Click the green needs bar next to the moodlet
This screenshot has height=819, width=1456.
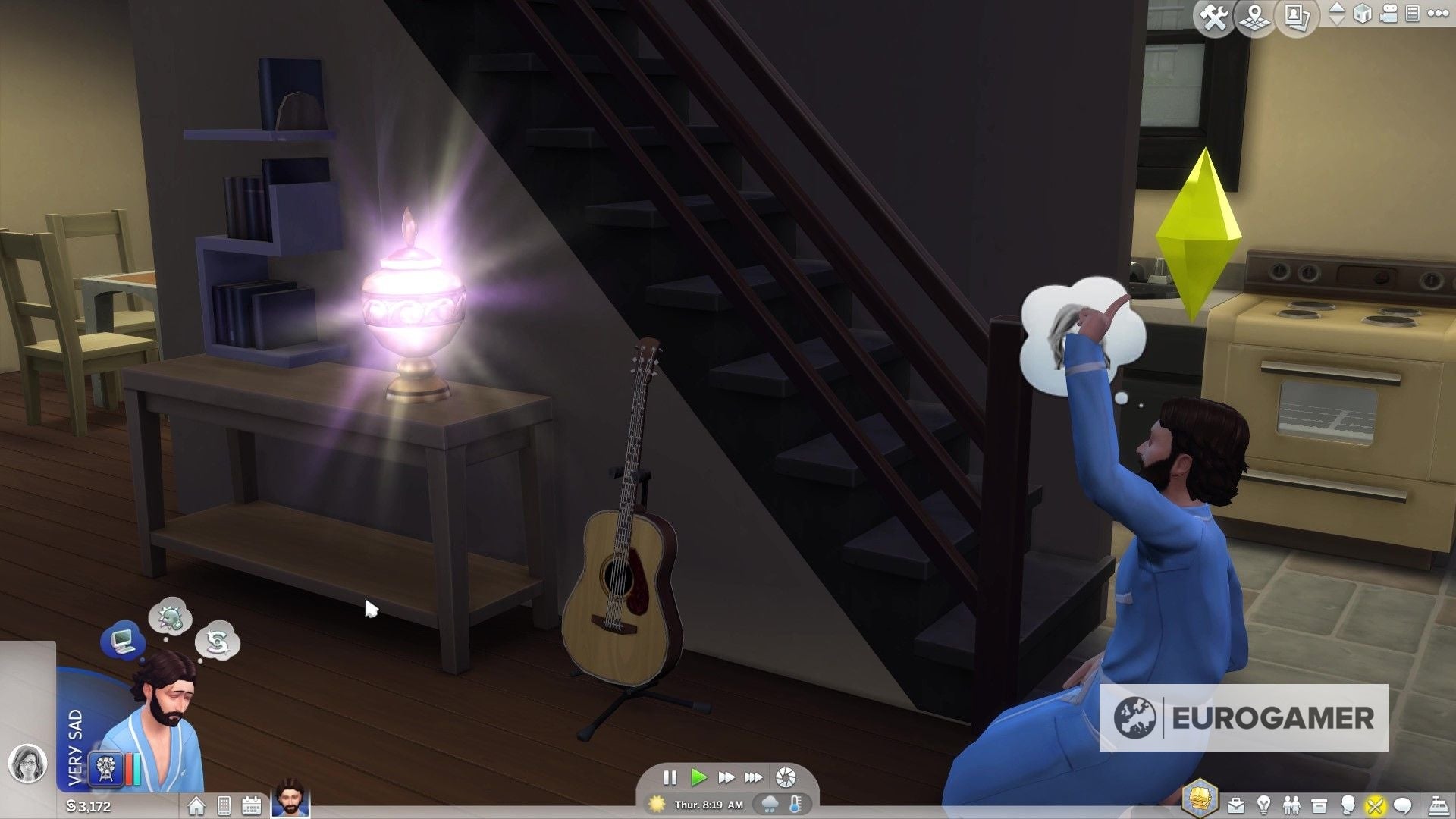[x=136, y=768]
